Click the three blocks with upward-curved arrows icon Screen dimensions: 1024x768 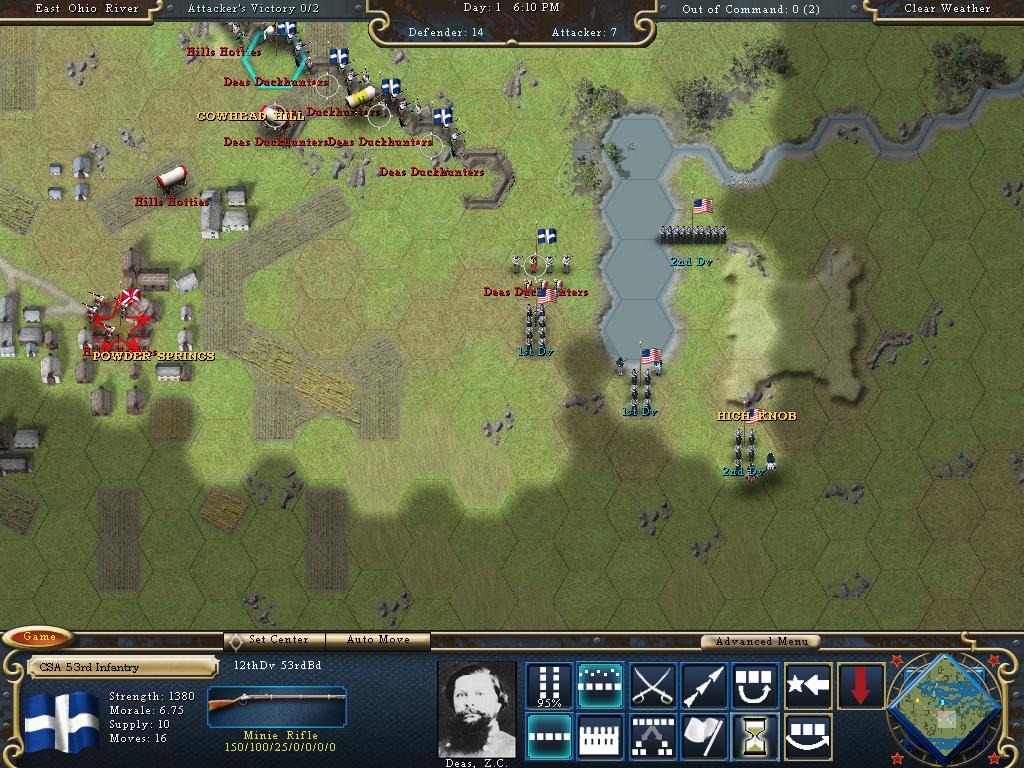coord(756,685)
